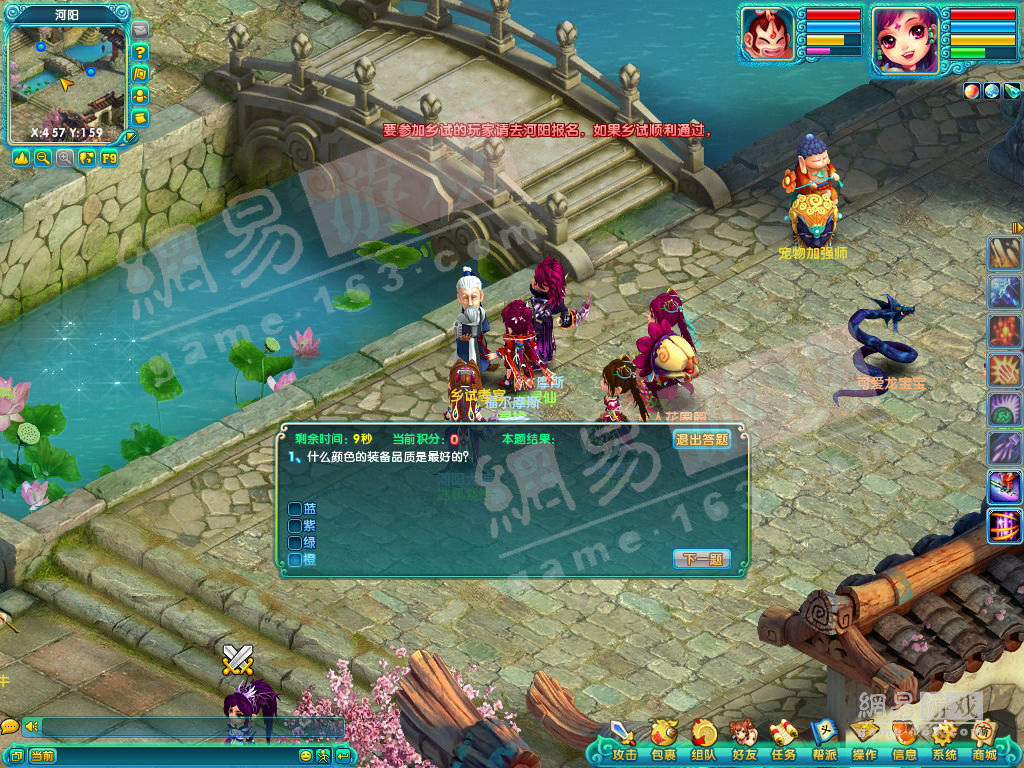The image size is (1024, 768).
Task: Click the F9 button under the minimap
Action: [109, 158]
